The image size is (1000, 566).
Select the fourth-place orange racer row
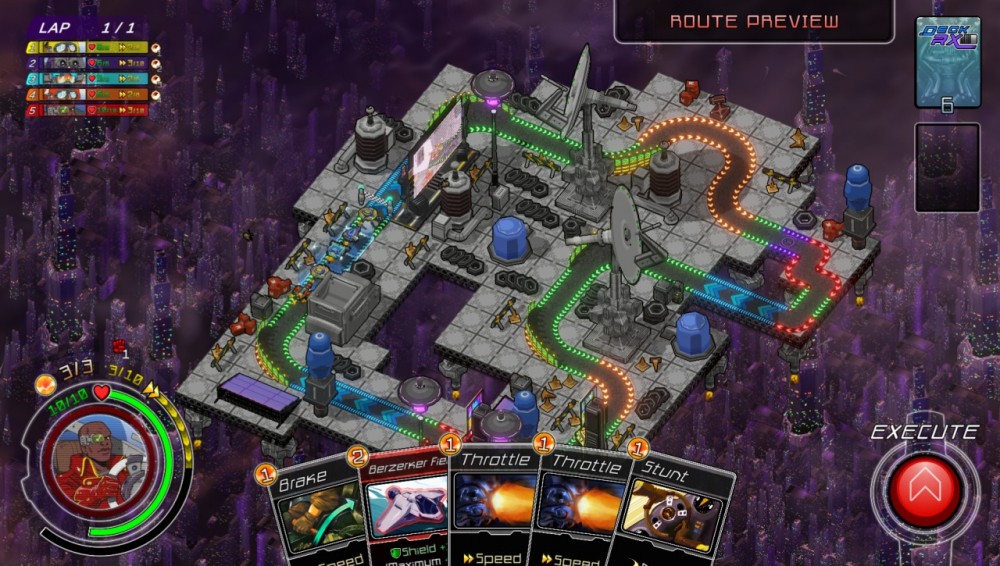tap(88, 94)
